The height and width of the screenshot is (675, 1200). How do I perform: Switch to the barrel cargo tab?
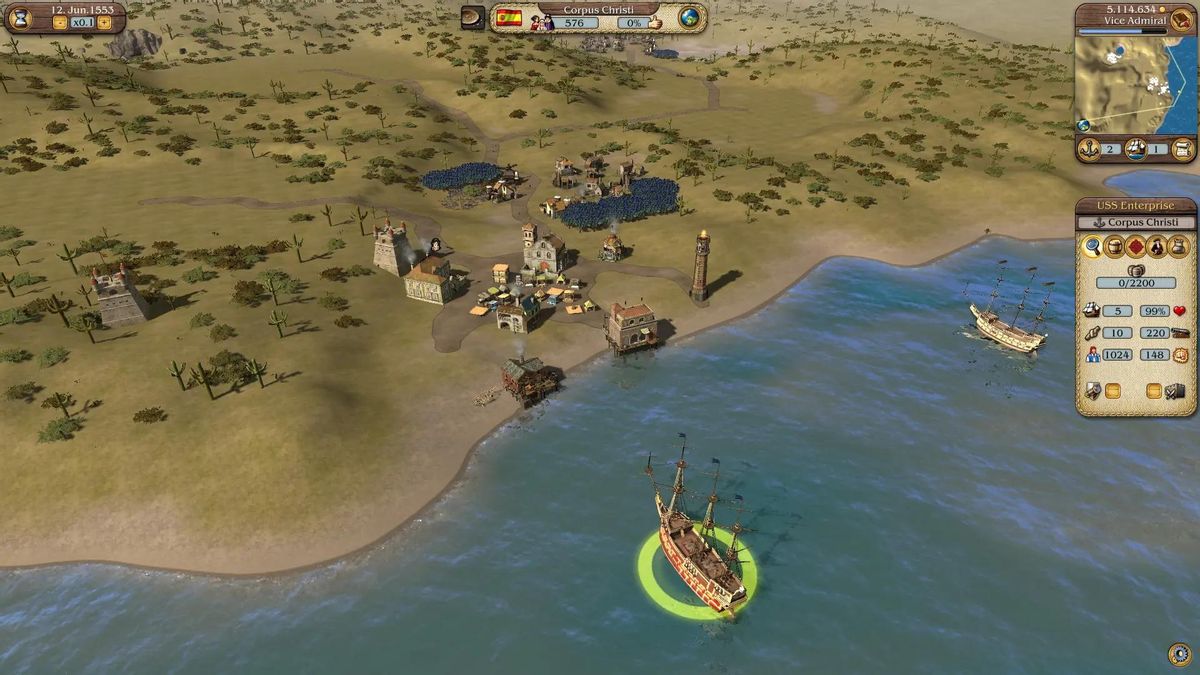[1114, 246]
